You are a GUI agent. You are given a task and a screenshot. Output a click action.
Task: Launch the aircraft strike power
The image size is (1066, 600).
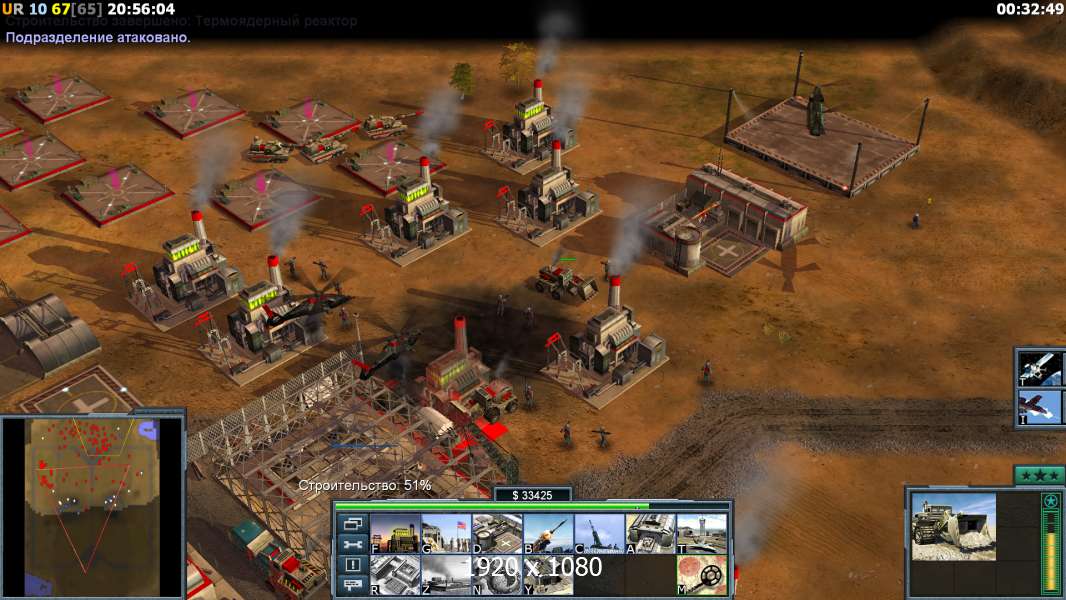click(1040, 407)
